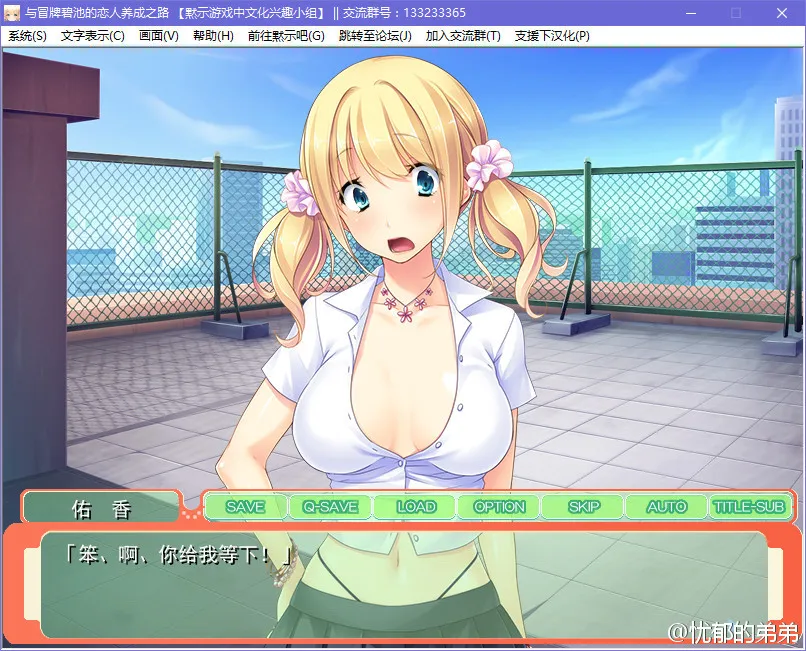
Task: Open the 帮助(H) menu
Action: point(213,36)
